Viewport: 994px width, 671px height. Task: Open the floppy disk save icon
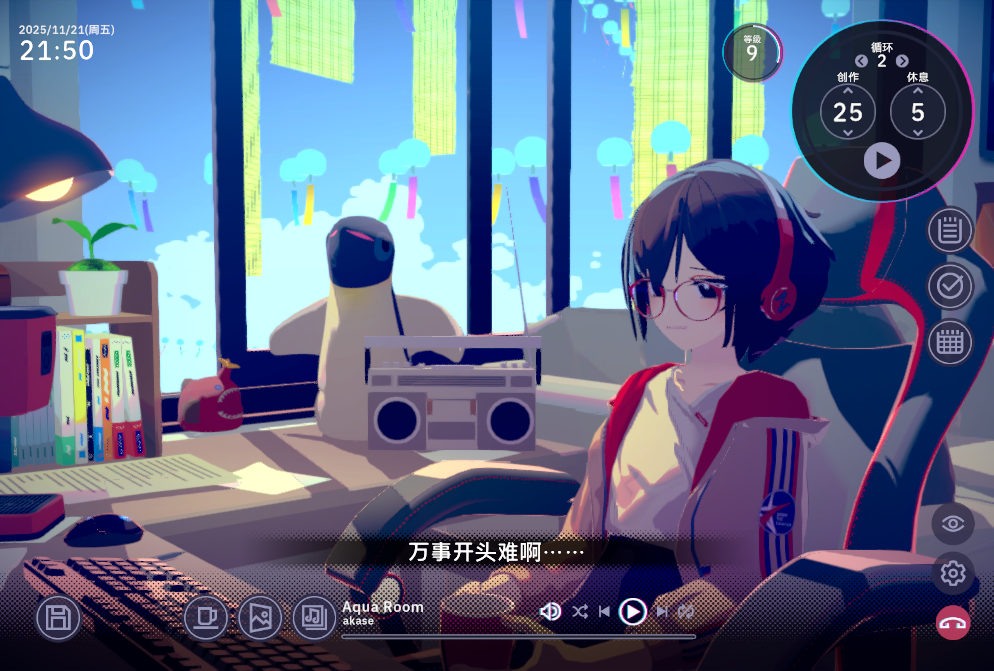point(58,617)
